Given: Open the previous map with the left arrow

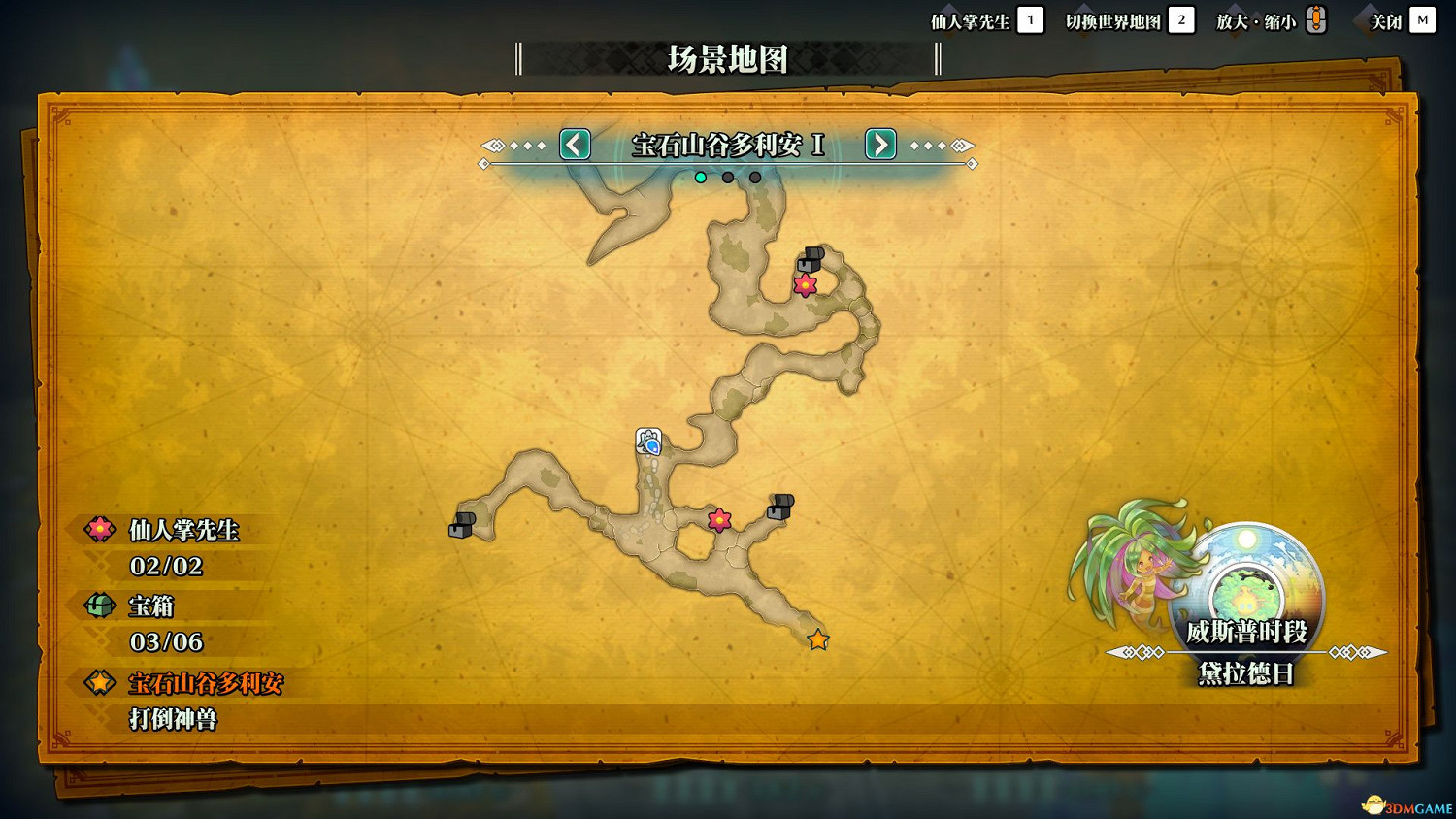Looking at the screenshot, I should 575,145.
